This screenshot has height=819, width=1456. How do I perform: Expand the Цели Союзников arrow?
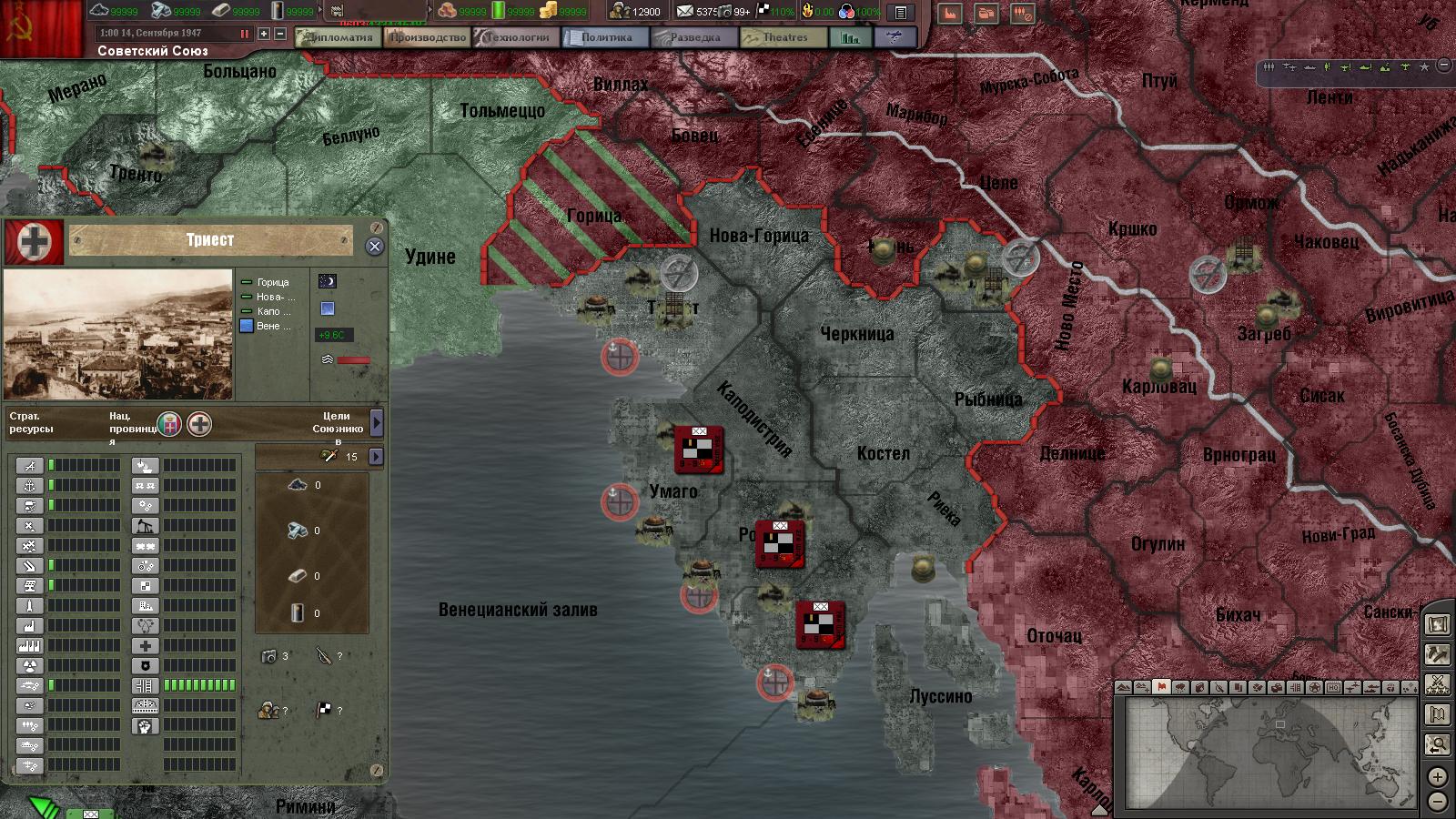377,422
